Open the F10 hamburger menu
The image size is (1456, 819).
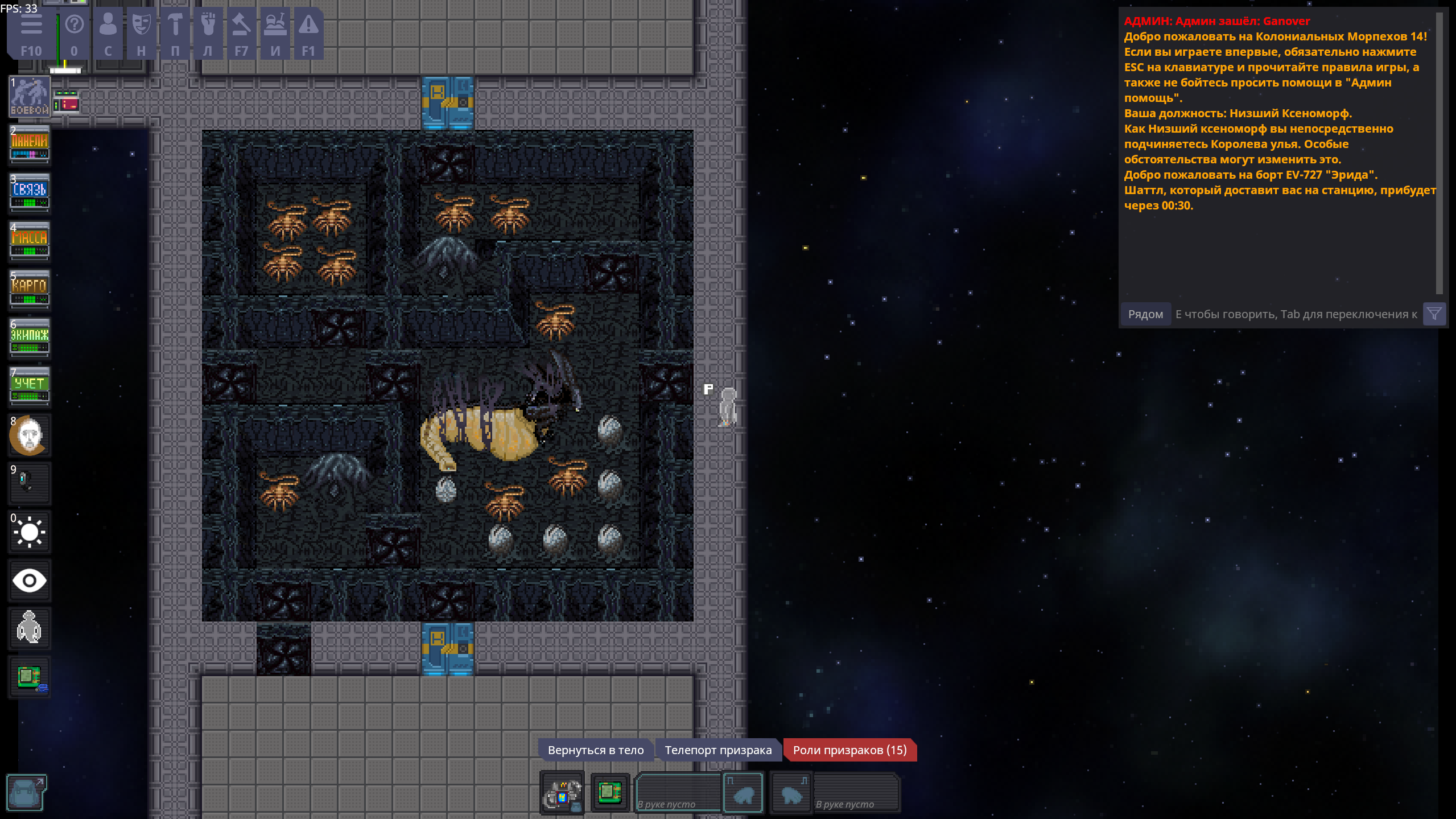pos(31,33)
